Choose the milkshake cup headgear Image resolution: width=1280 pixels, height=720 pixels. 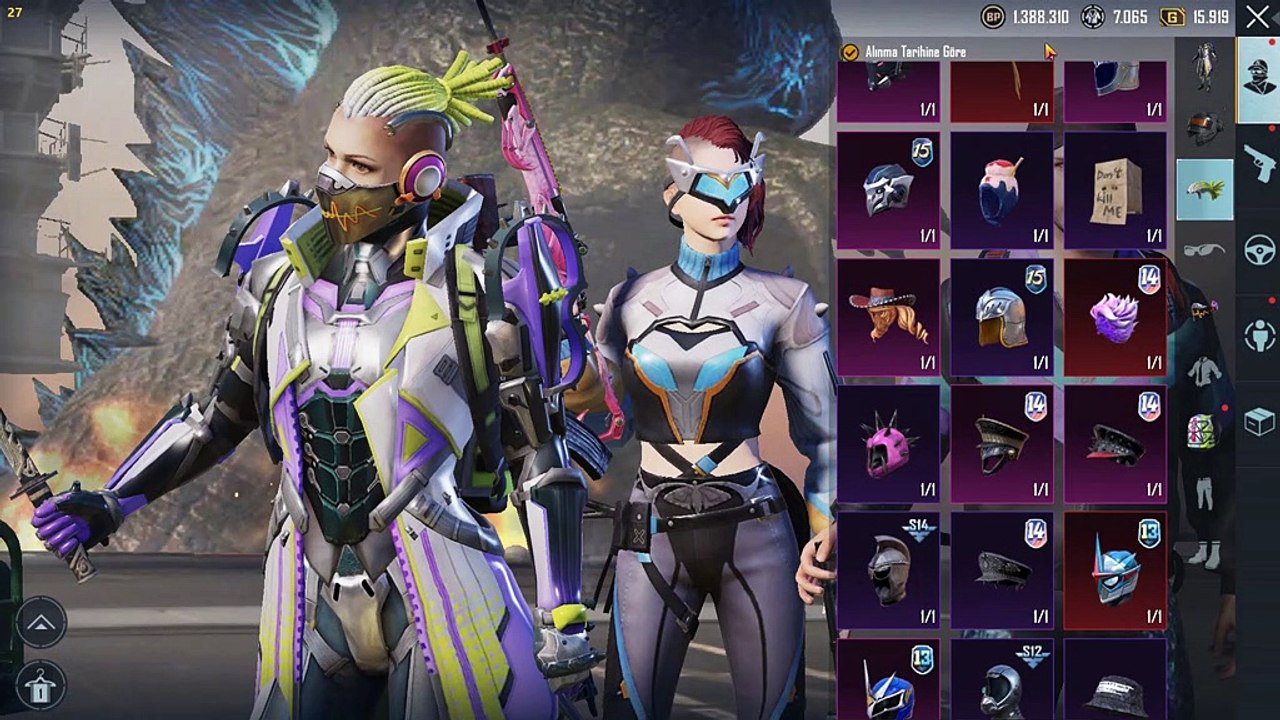1001,190
